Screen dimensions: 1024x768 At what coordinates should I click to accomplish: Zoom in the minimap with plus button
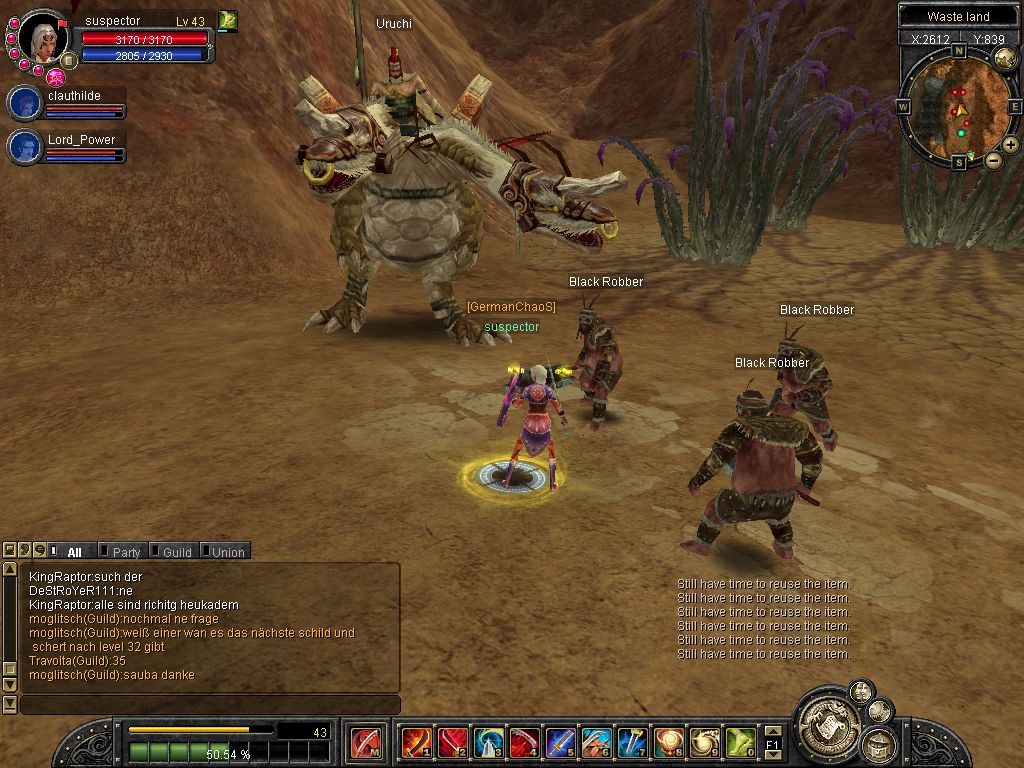point(1010,145)
